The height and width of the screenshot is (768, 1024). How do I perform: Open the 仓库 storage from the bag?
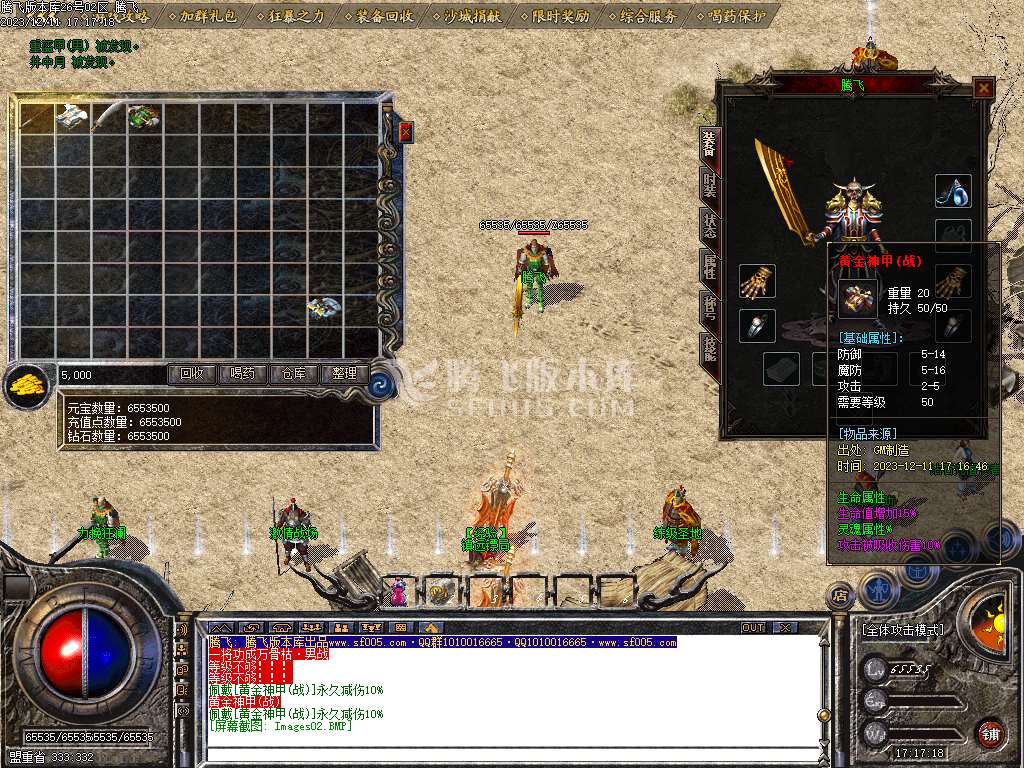pos(293,374)
